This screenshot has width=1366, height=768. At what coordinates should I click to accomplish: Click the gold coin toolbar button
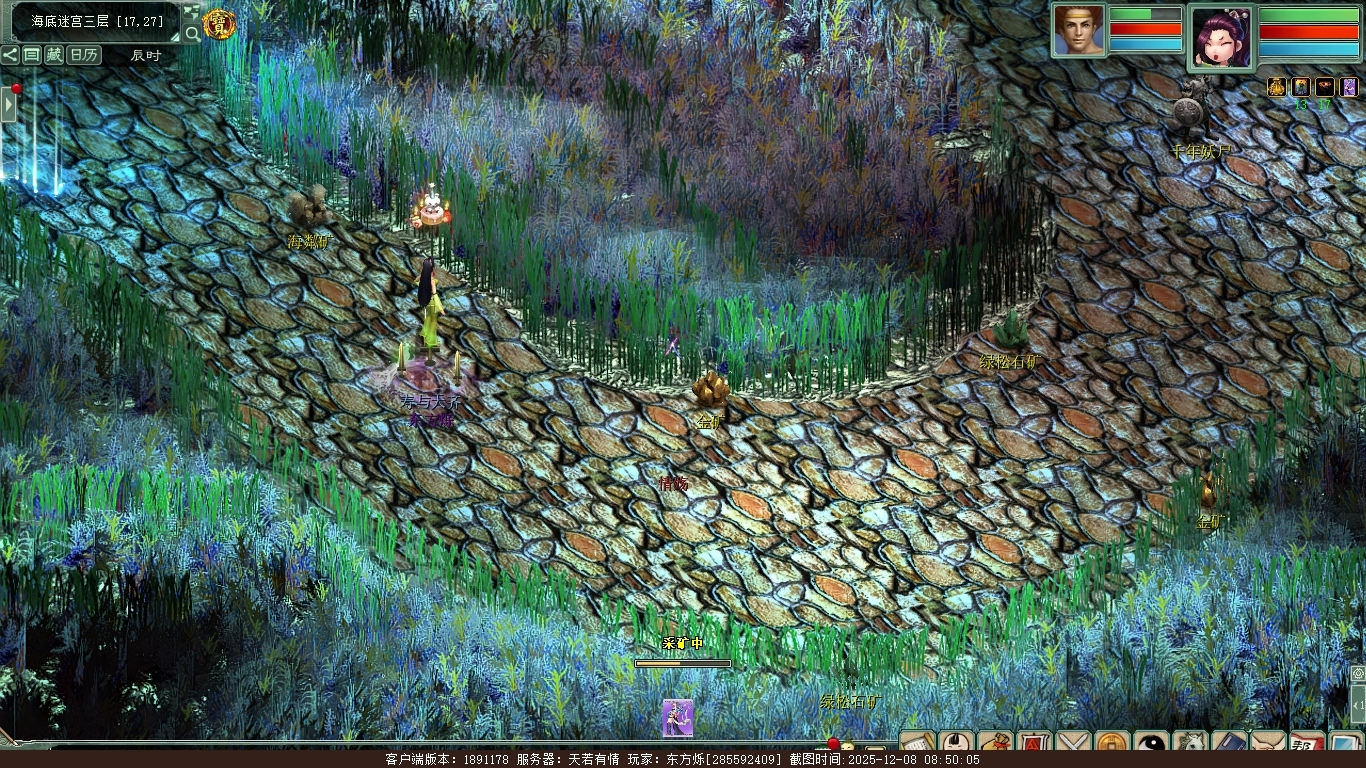1112,745
